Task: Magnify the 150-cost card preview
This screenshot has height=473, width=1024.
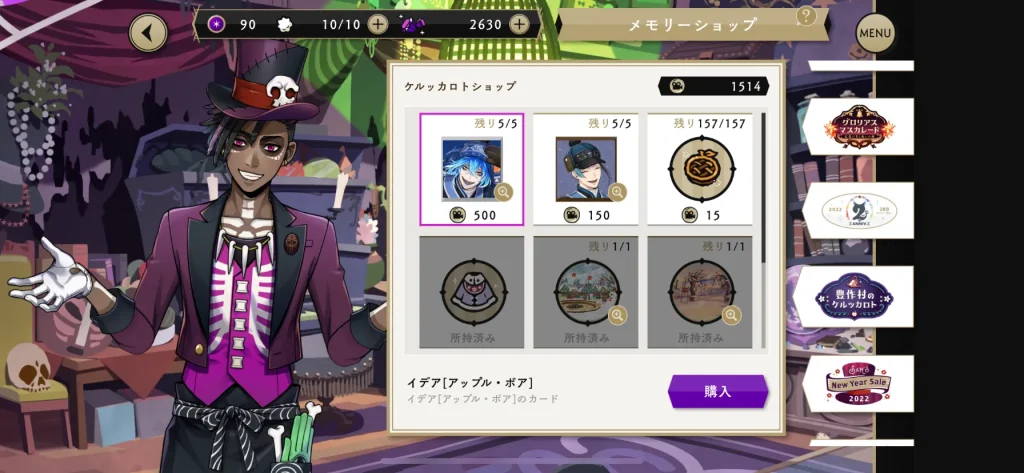Action: 618,192
